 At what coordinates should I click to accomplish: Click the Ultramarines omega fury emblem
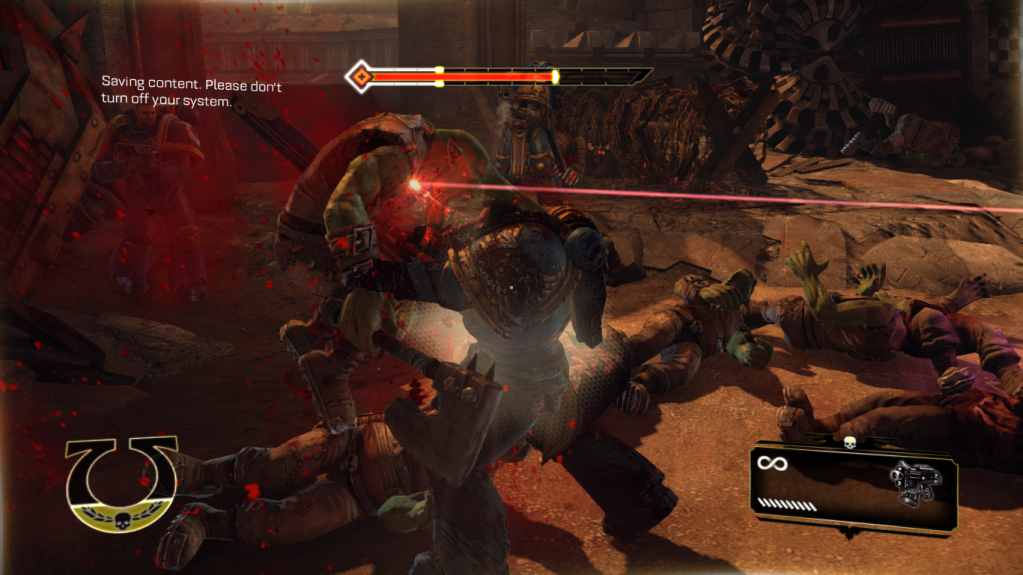tap(122, 483)
